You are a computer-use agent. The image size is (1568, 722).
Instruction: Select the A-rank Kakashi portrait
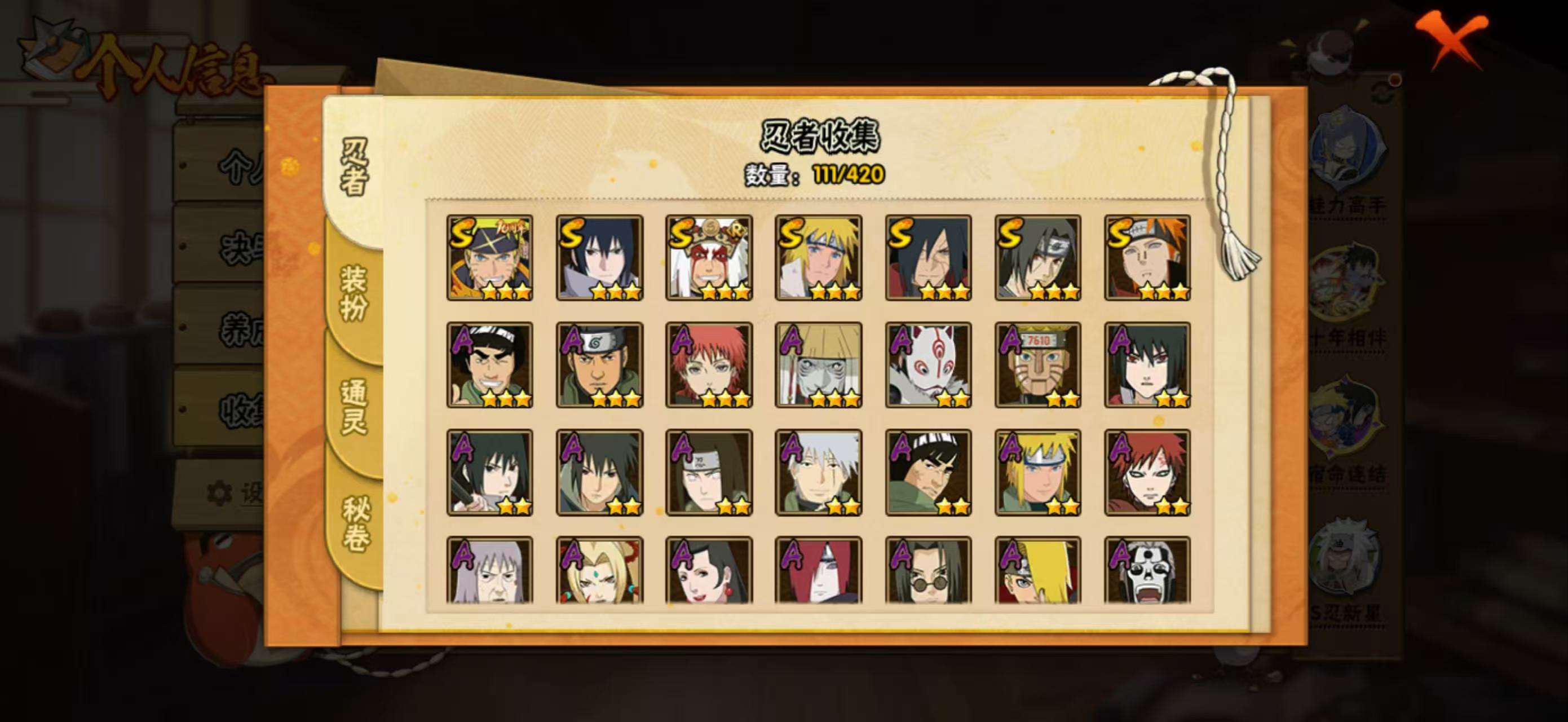point(818,473)
